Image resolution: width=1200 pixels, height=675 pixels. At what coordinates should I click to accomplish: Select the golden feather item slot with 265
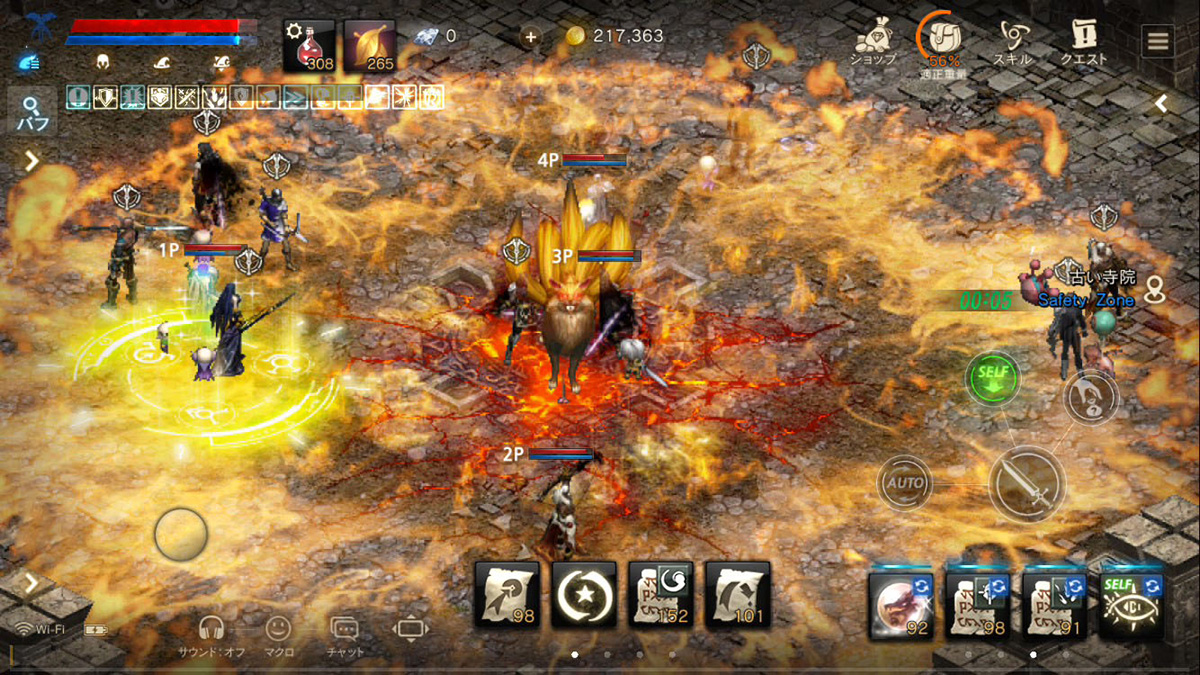pos(369,46)
